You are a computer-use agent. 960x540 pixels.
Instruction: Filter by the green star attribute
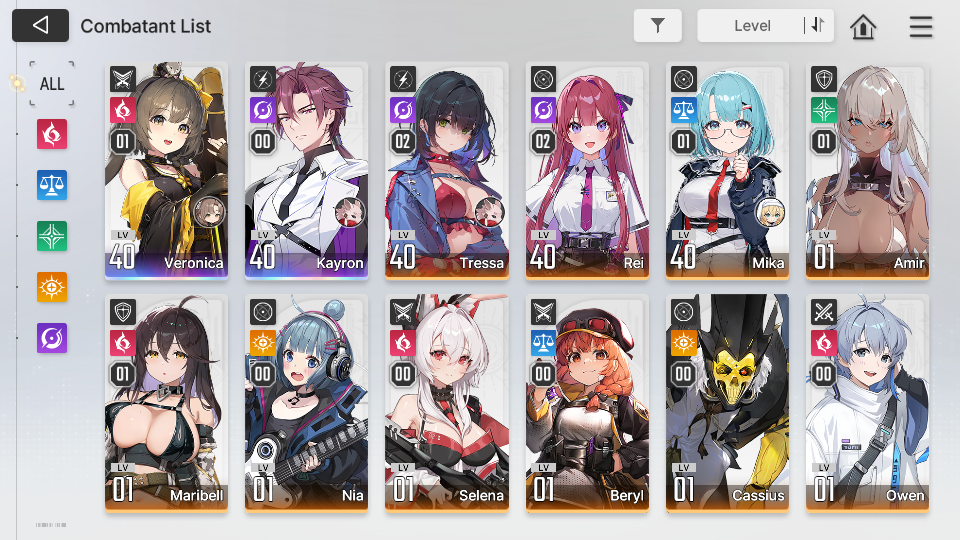click(52, 236)
